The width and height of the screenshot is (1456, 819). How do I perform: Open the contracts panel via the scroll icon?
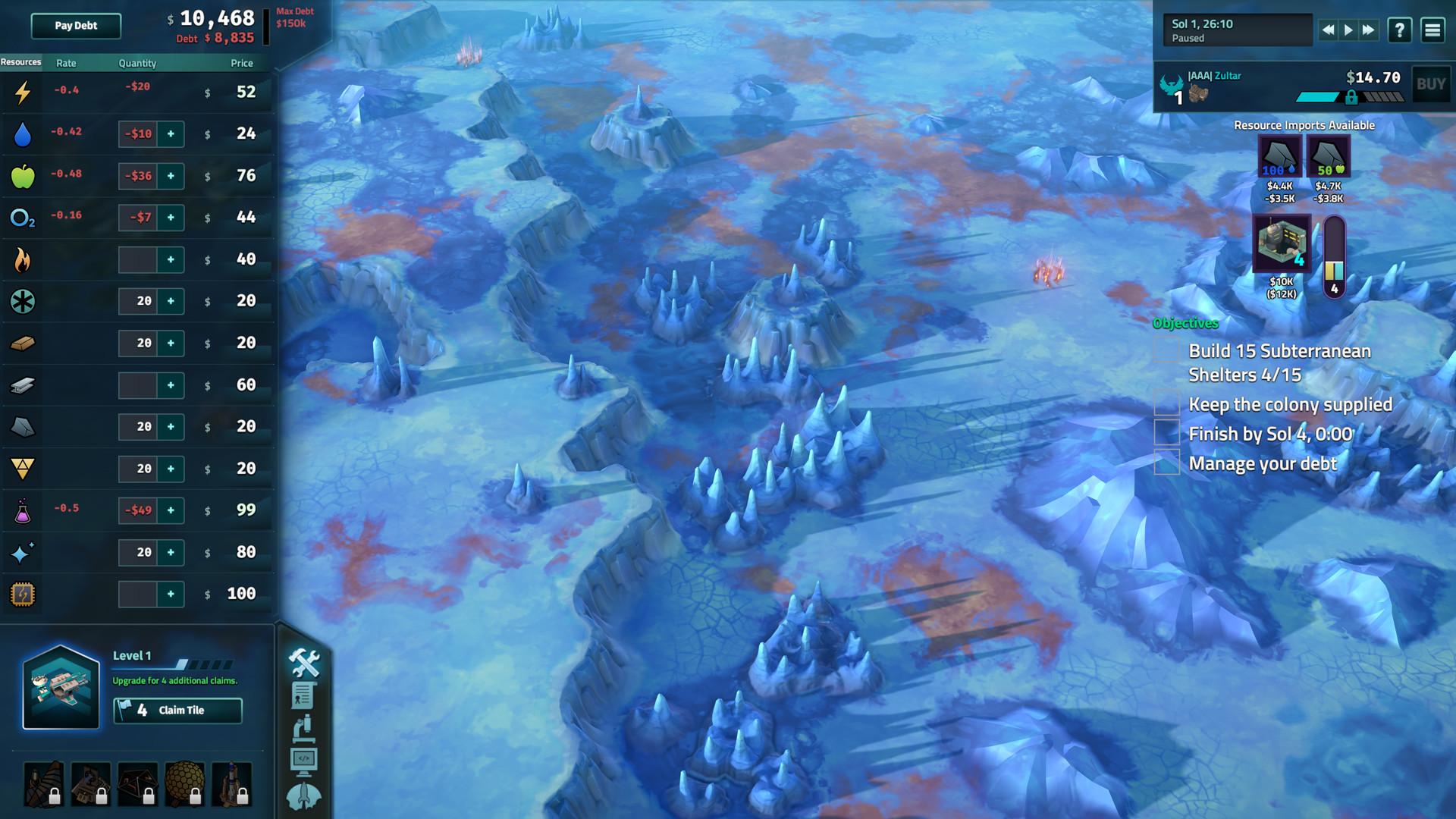click(x=303, y=695)
